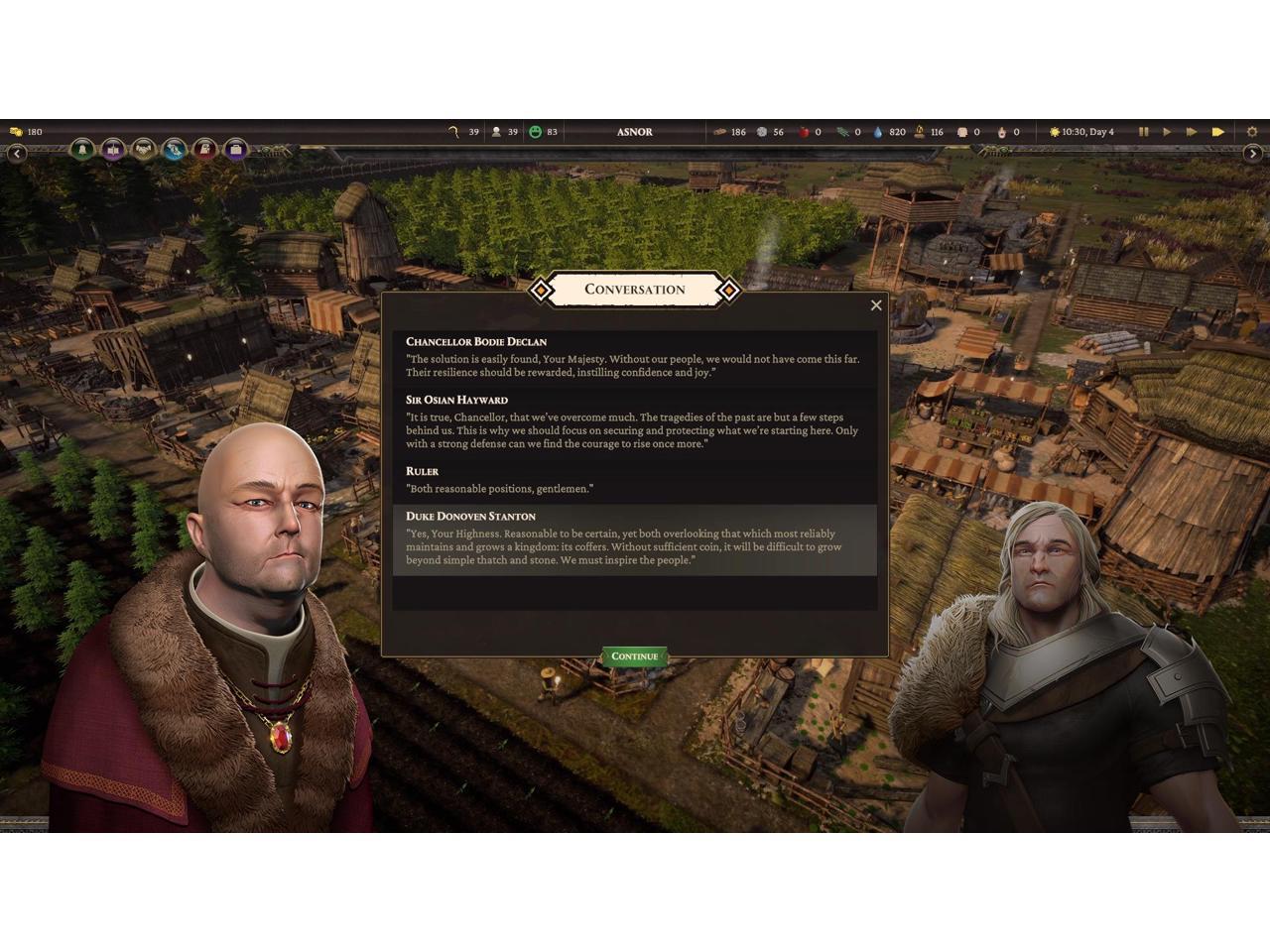Set game speed to normal play

(x=1167, y=132)
